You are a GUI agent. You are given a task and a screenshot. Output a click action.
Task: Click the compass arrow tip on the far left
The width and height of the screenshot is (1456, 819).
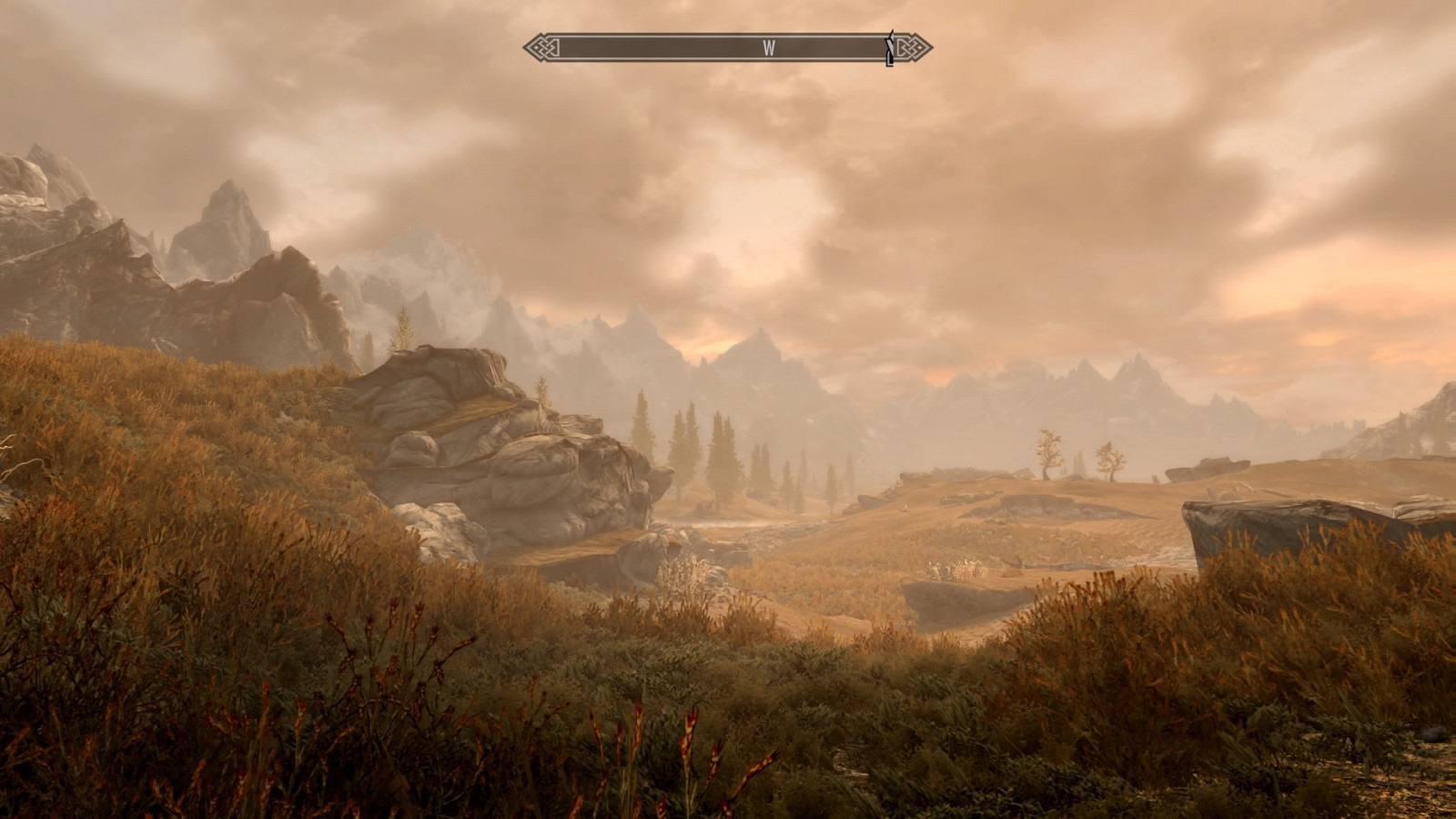click(x=524, y=45)
